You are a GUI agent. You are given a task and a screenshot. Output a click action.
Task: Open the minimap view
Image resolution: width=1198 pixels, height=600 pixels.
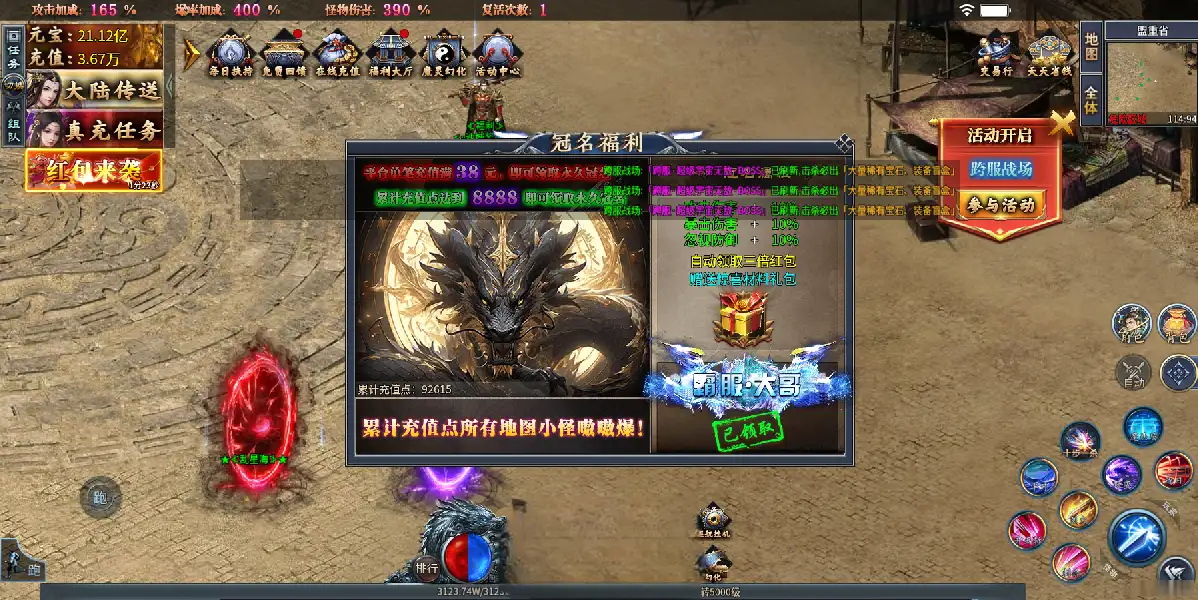click(1151, 81)
